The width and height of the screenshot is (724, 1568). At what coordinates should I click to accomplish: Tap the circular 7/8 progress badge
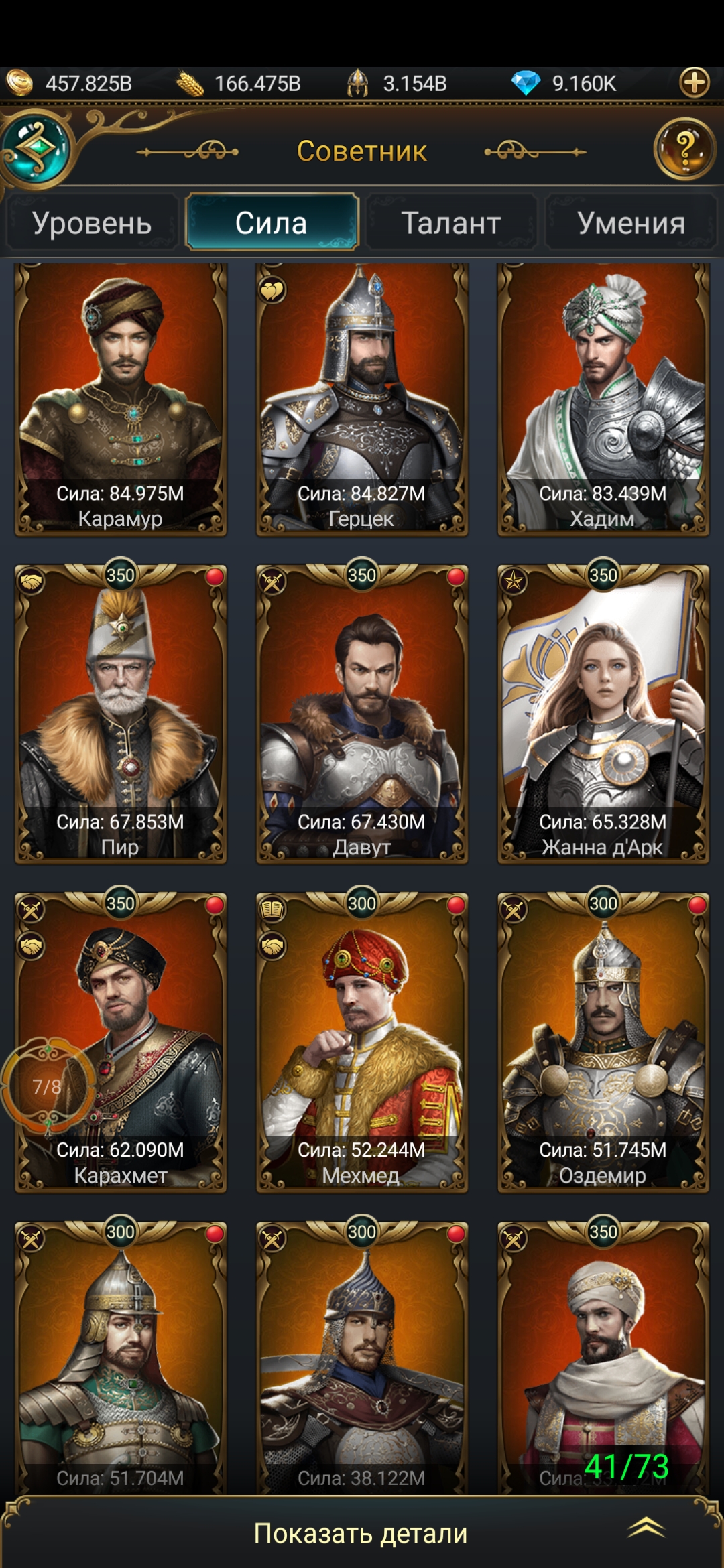tap(47, 1086)
